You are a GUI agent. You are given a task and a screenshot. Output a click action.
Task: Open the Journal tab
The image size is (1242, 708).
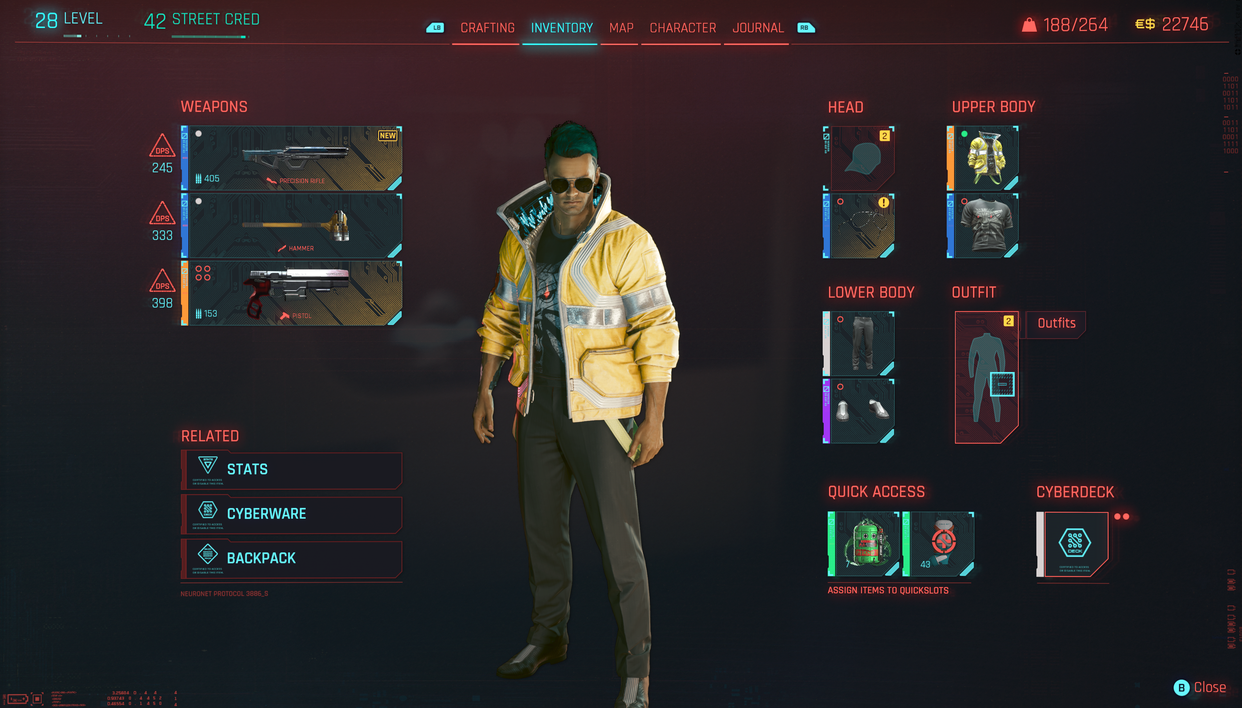point(758,28)
